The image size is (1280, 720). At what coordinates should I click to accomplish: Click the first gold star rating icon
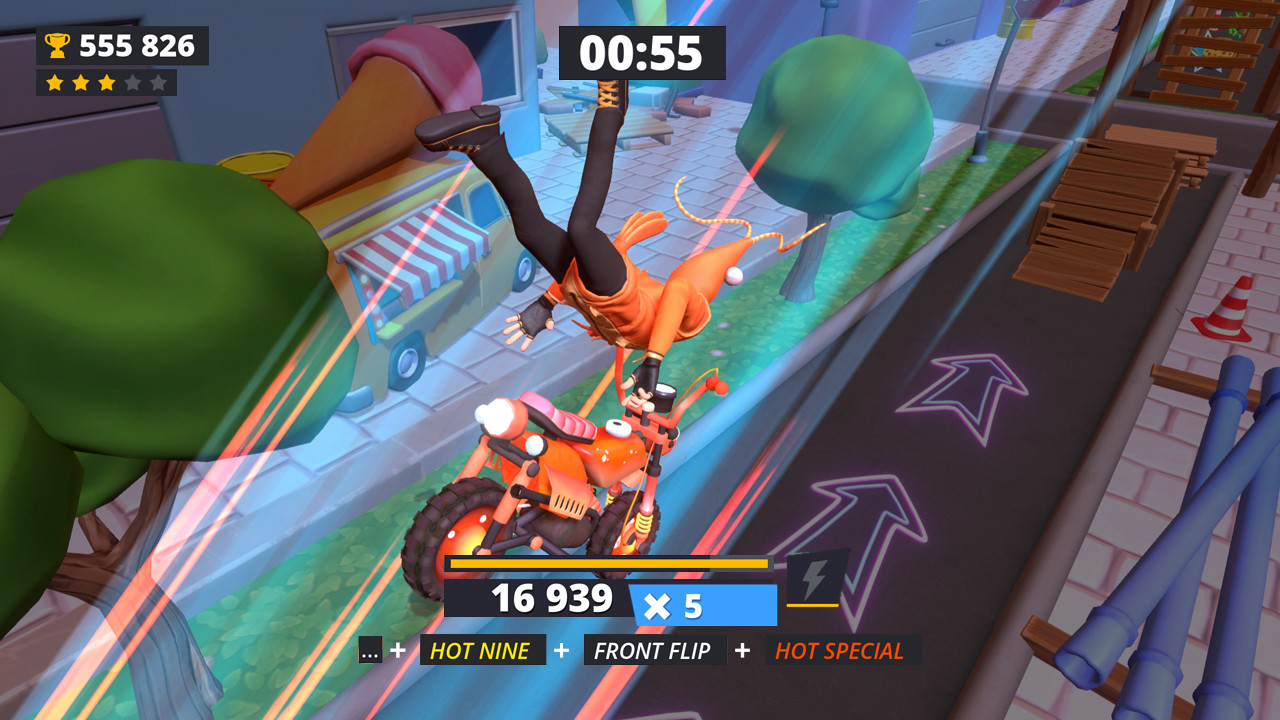[55, 84]
